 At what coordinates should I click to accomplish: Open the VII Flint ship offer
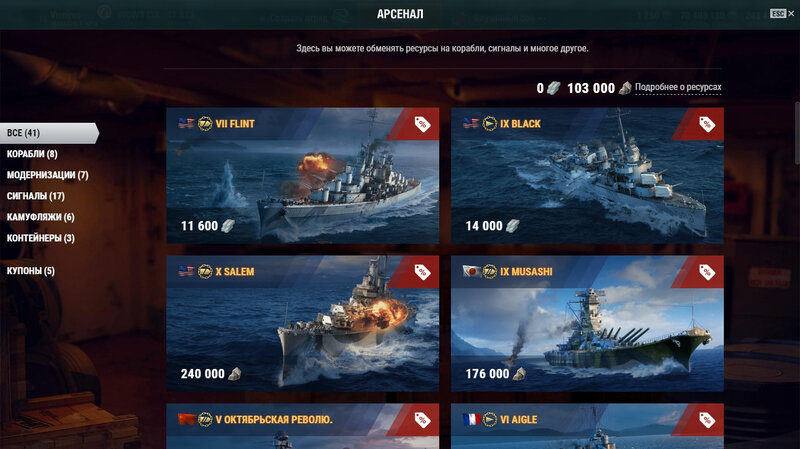coord(302,176)
